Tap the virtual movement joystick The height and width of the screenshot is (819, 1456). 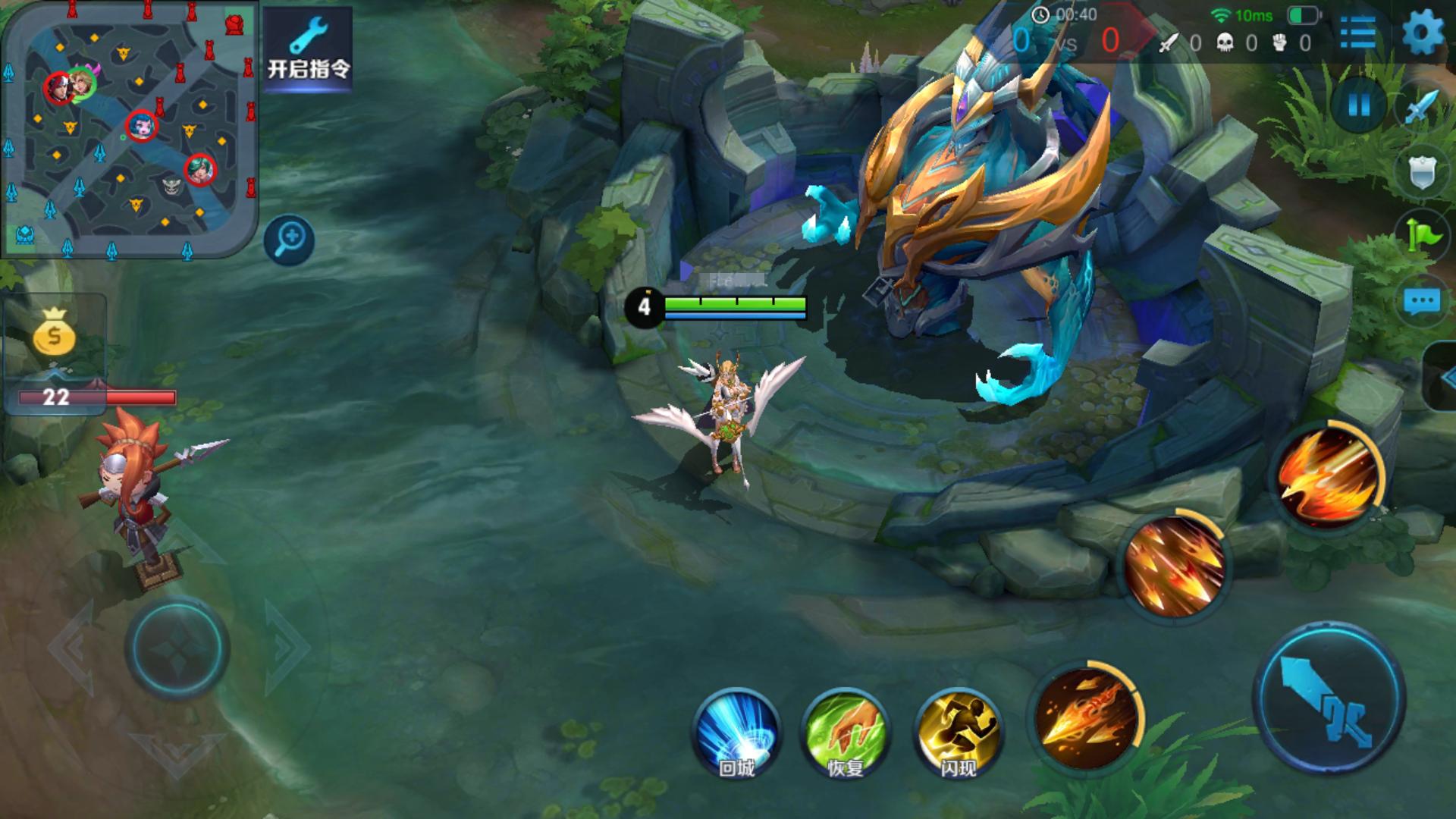pyautogui.click(x=177, y=648)
